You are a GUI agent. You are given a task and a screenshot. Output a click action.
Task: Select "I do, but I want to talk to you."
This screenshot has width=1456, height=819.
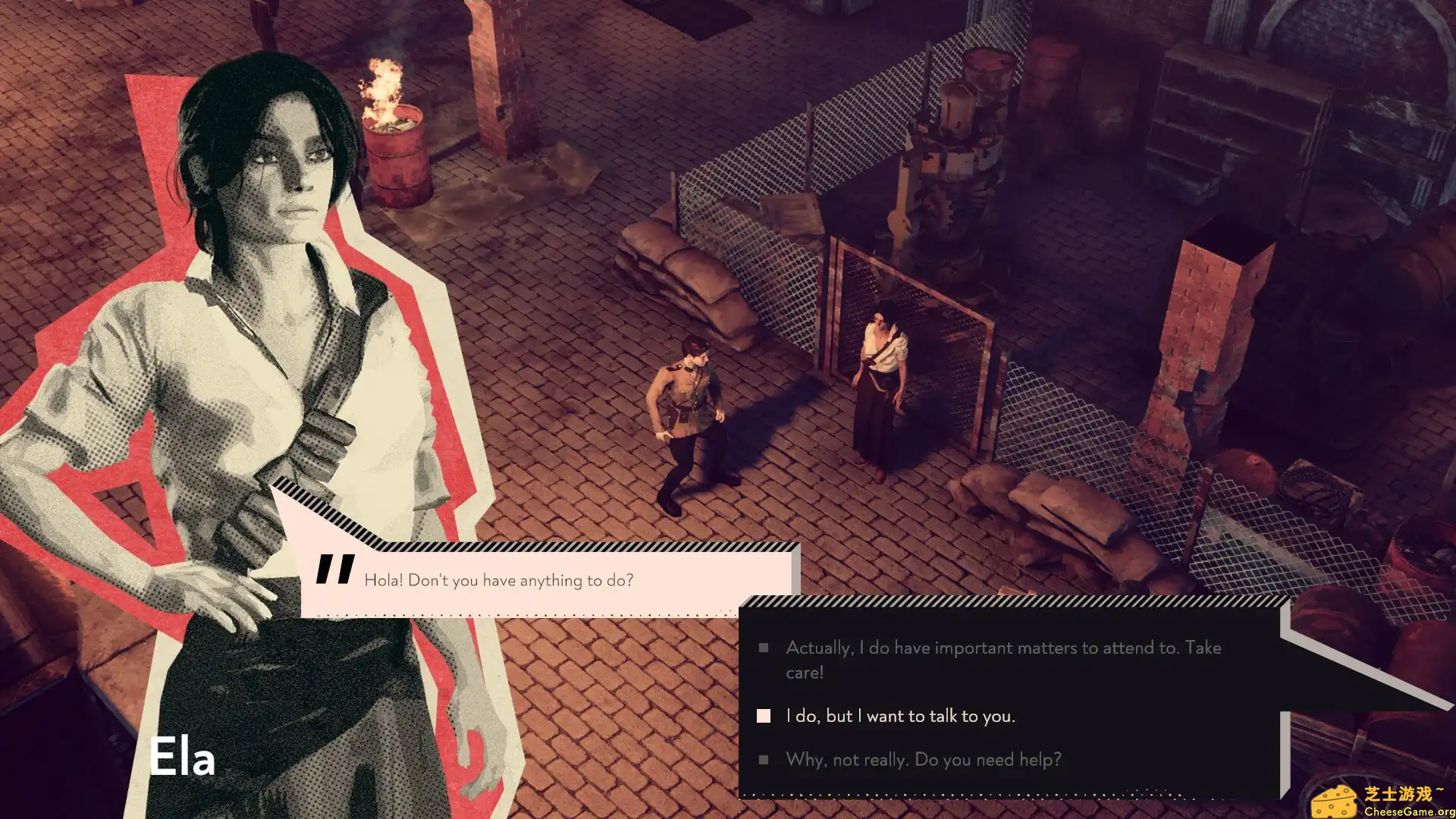tap(900, 716)
